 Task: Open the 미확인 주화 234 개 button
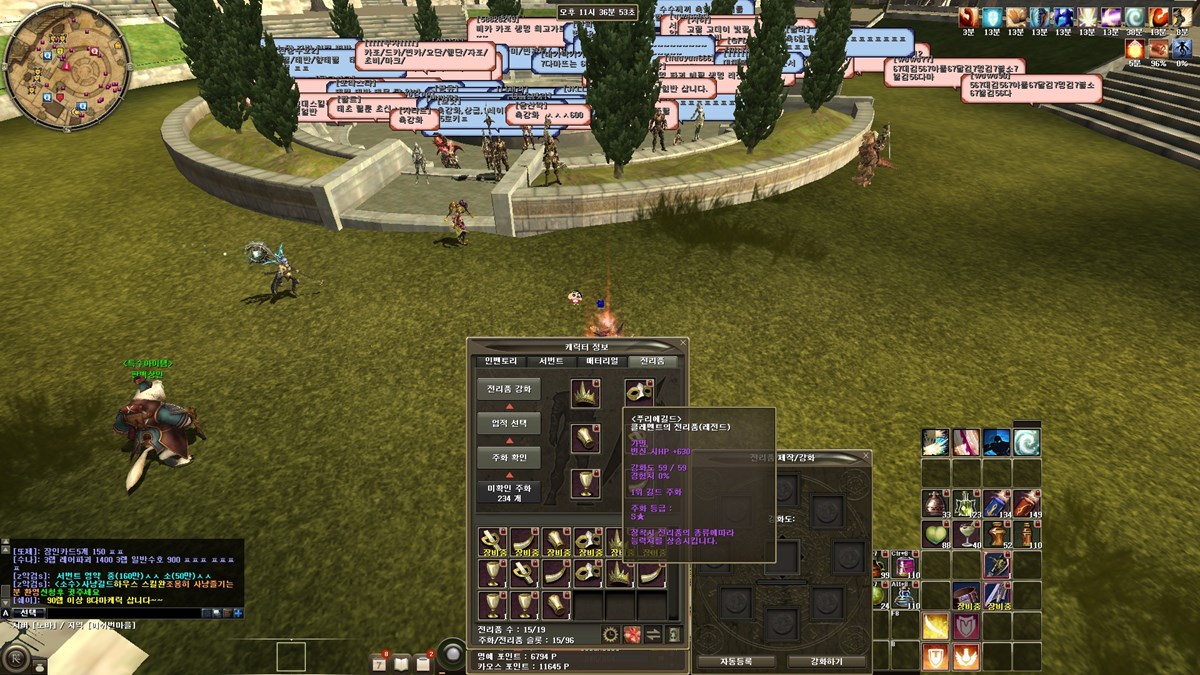(x=509, y=492)
